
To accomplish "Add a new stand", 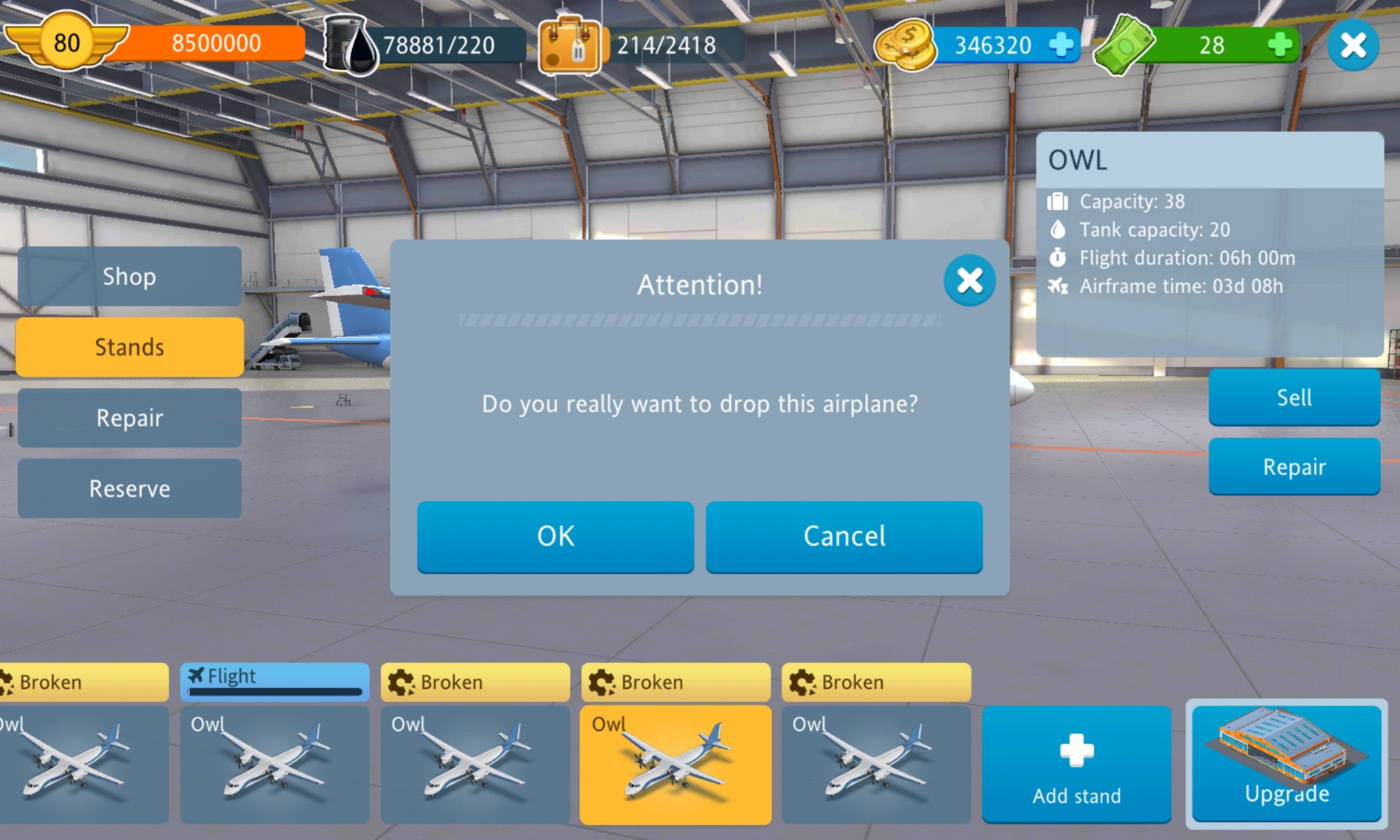I will 1076,764.
